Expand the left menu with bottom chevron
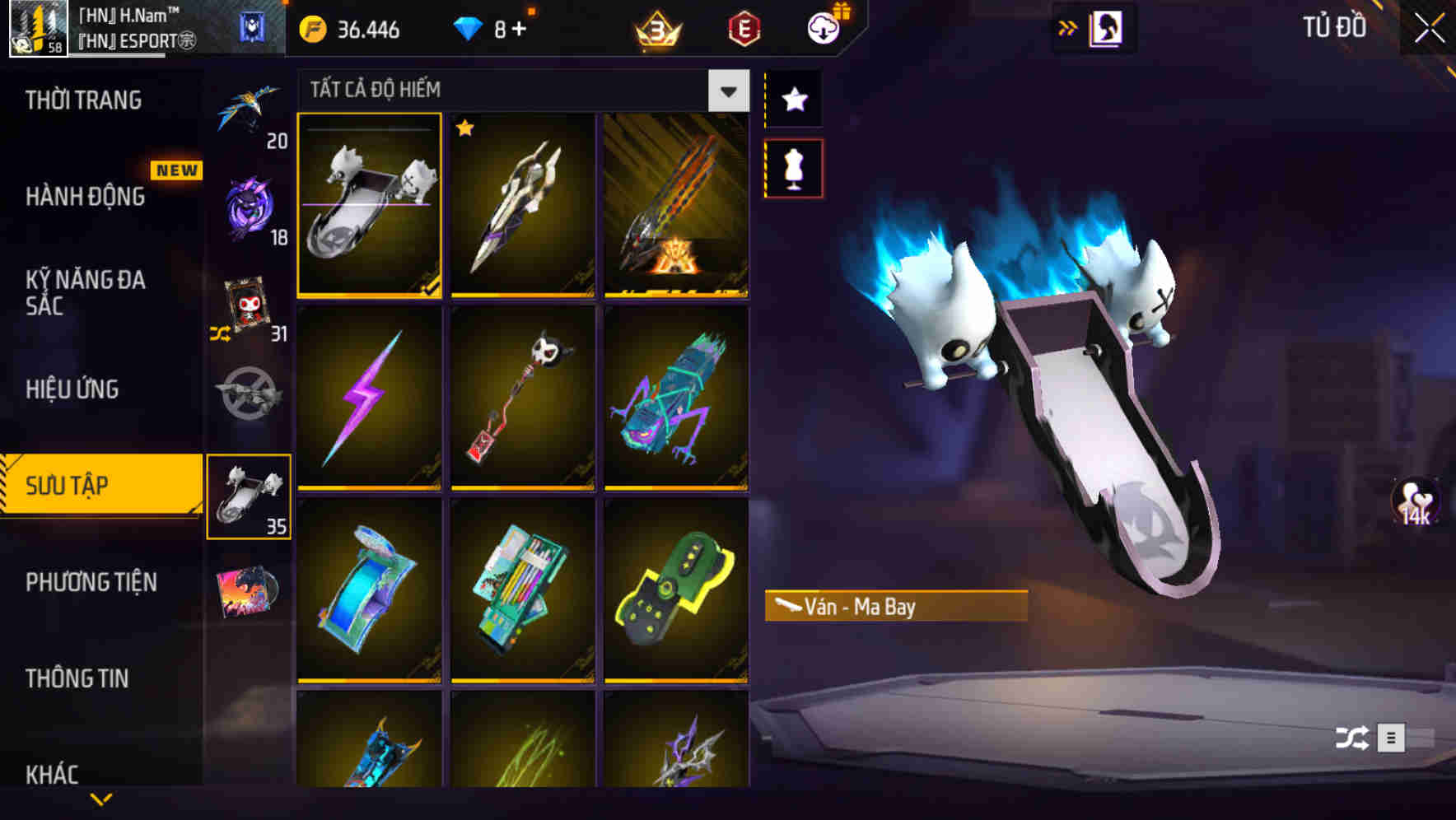Image resolution: width=1456 pixels, height=820 pixels. click(100, 799)
